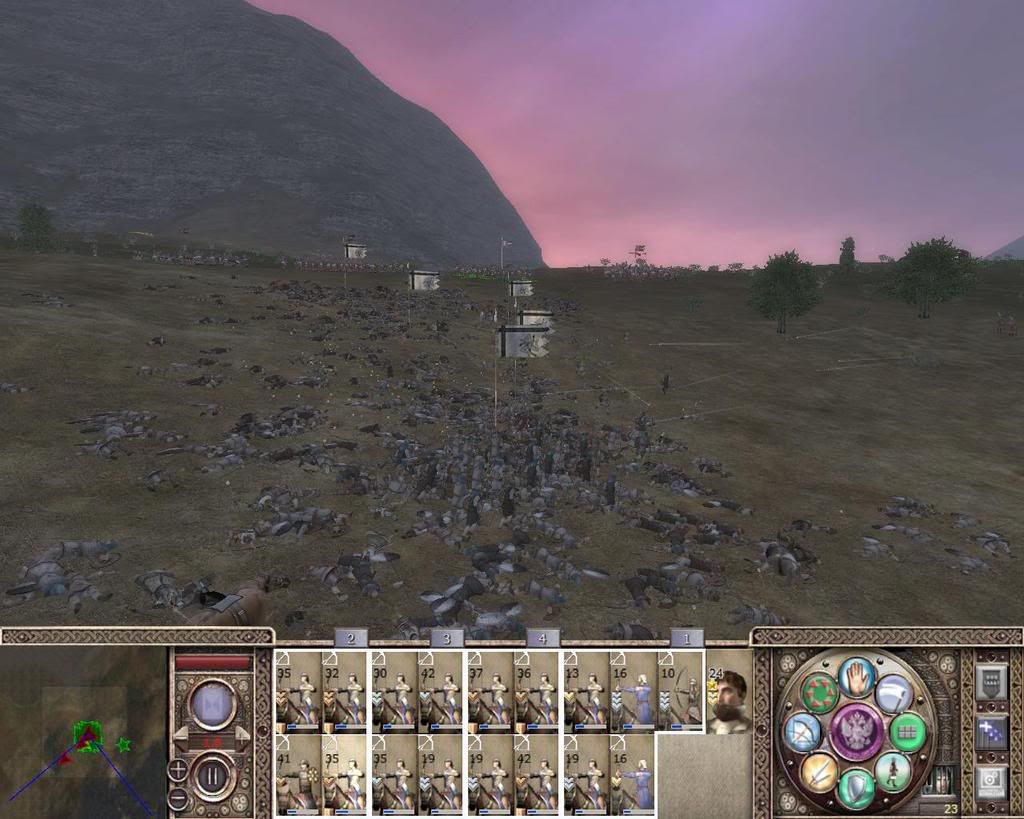Pause the battle with the pause button
The height and width of the screenshot is (819, 1024).
pyautogui.click(x=212, y=774)
